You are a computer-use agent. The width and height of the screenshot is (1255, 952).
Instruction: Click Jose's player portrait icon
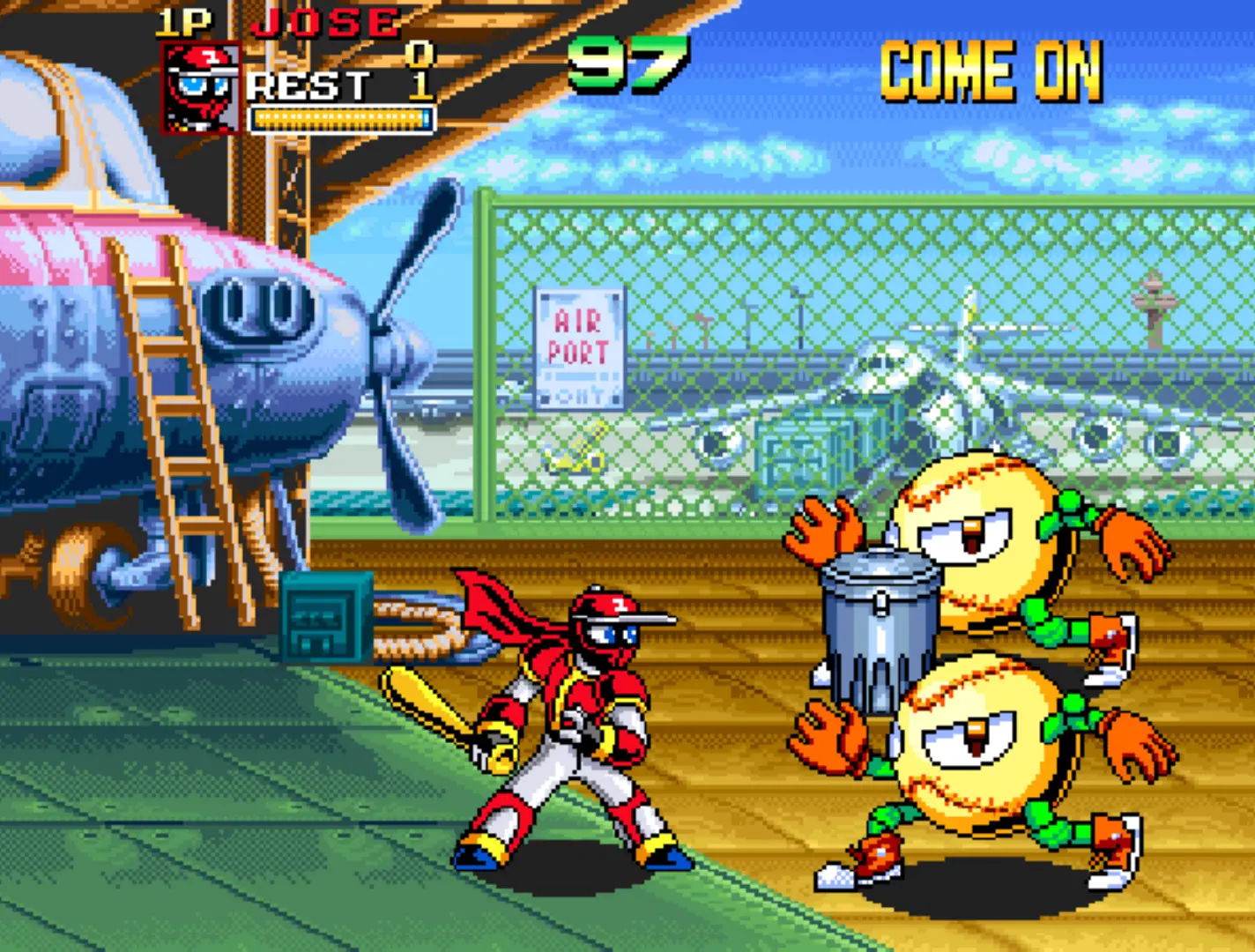tap(202, 89)
